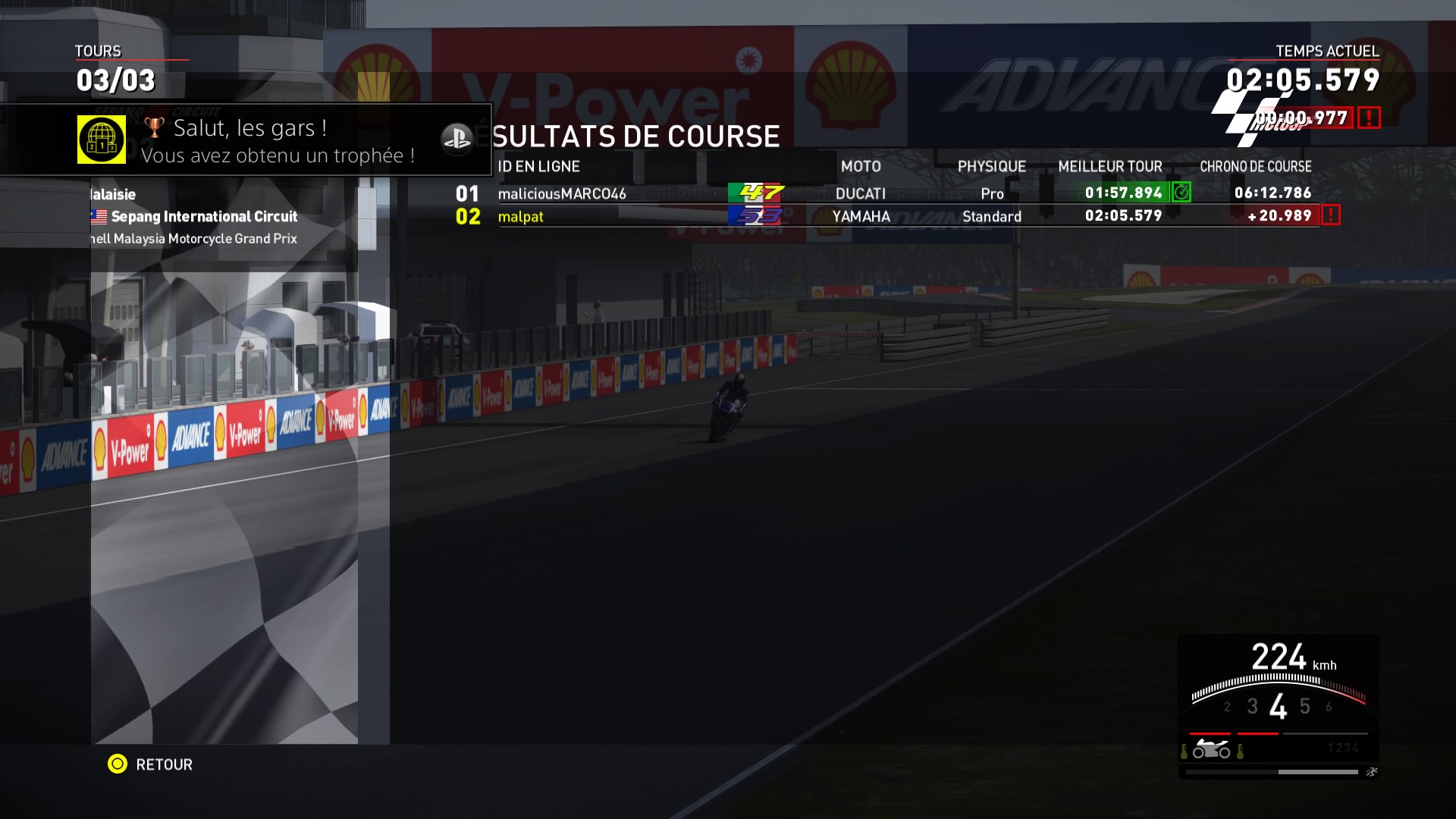Select maliciousMARCO46 in the results list
This screenshot has height=819, width=1456.
point(562,193)
